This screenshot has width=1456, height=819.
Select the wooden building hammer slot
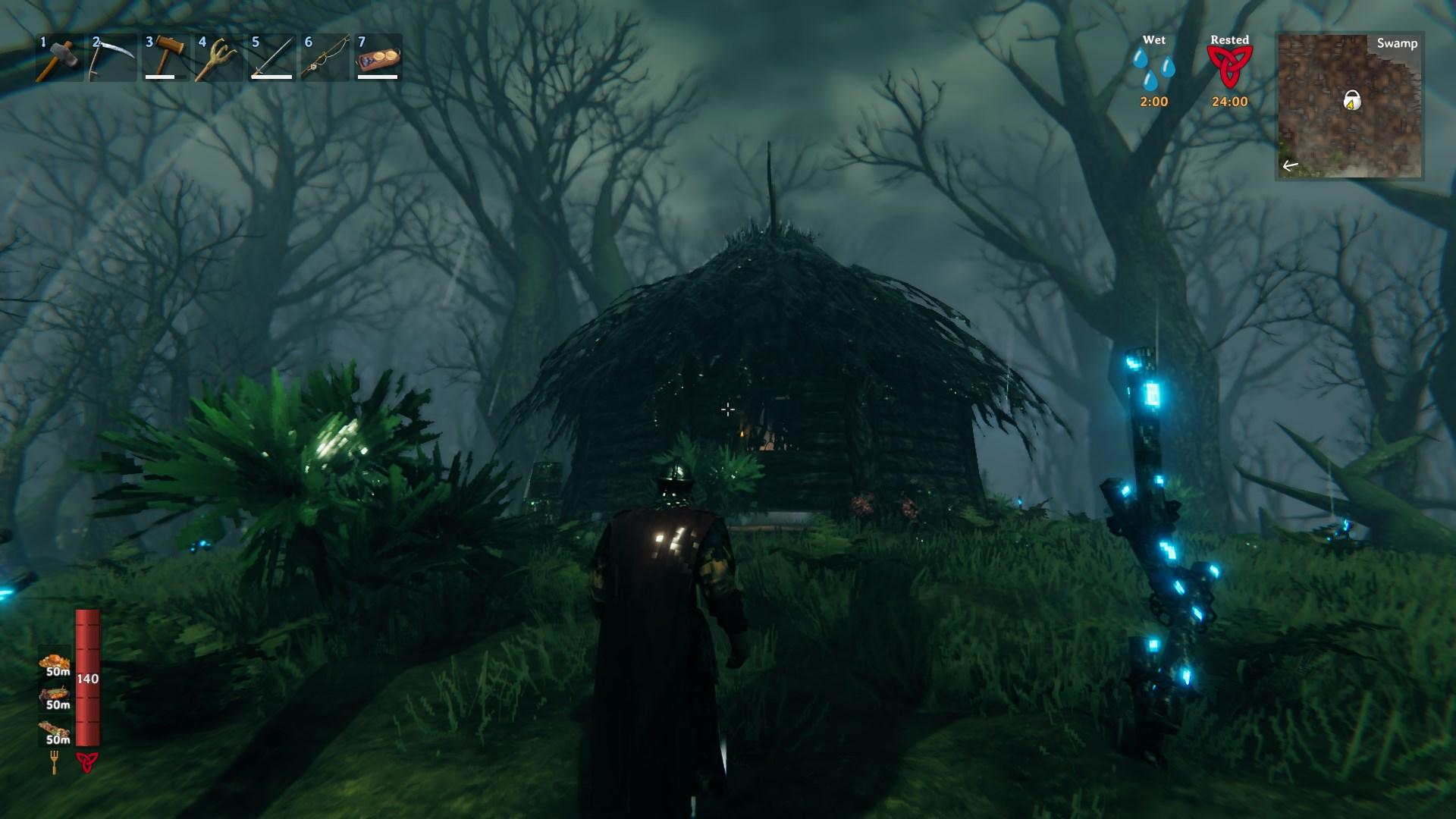point(165,57)
